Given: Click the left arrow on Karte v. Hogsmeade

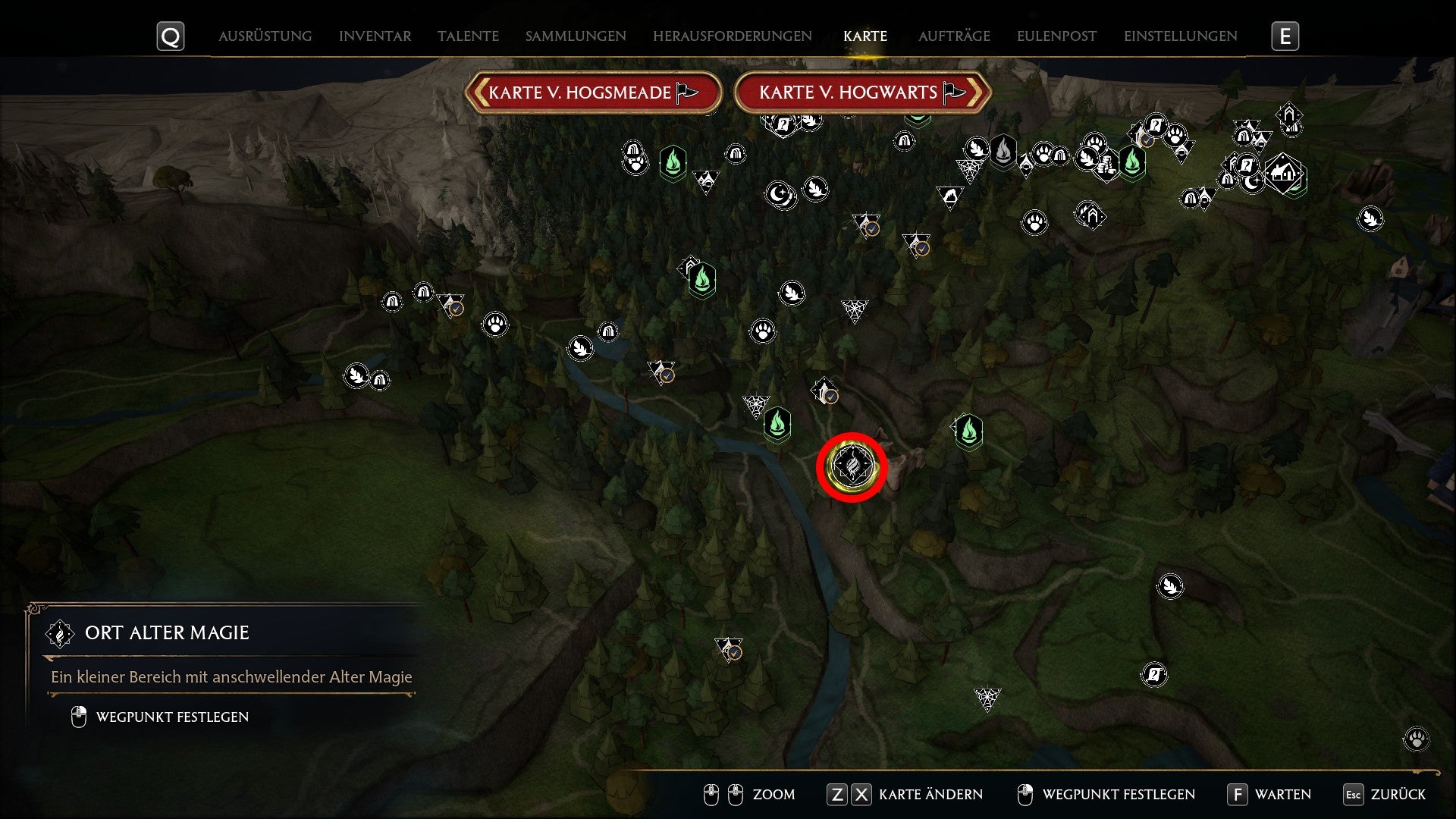Looking at the screenshot, I should tap(483, 92).
